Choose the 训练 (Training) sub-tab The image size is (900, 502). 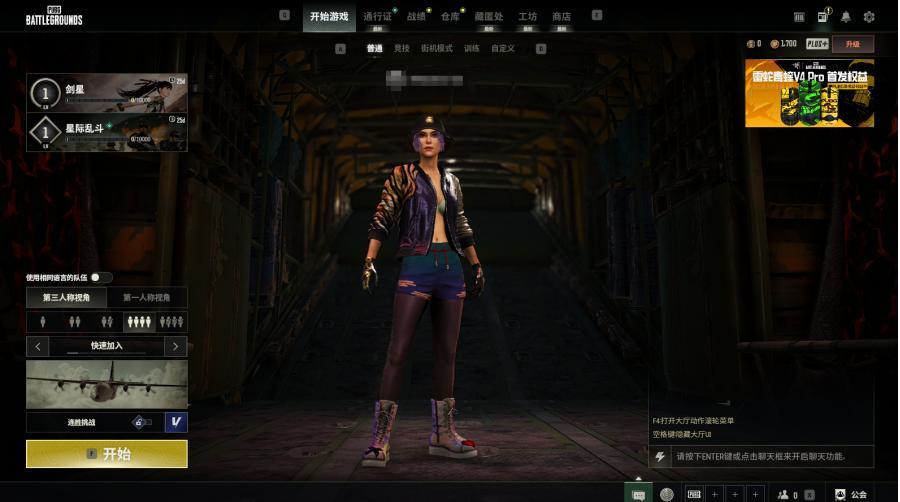(x=471, y=48)
